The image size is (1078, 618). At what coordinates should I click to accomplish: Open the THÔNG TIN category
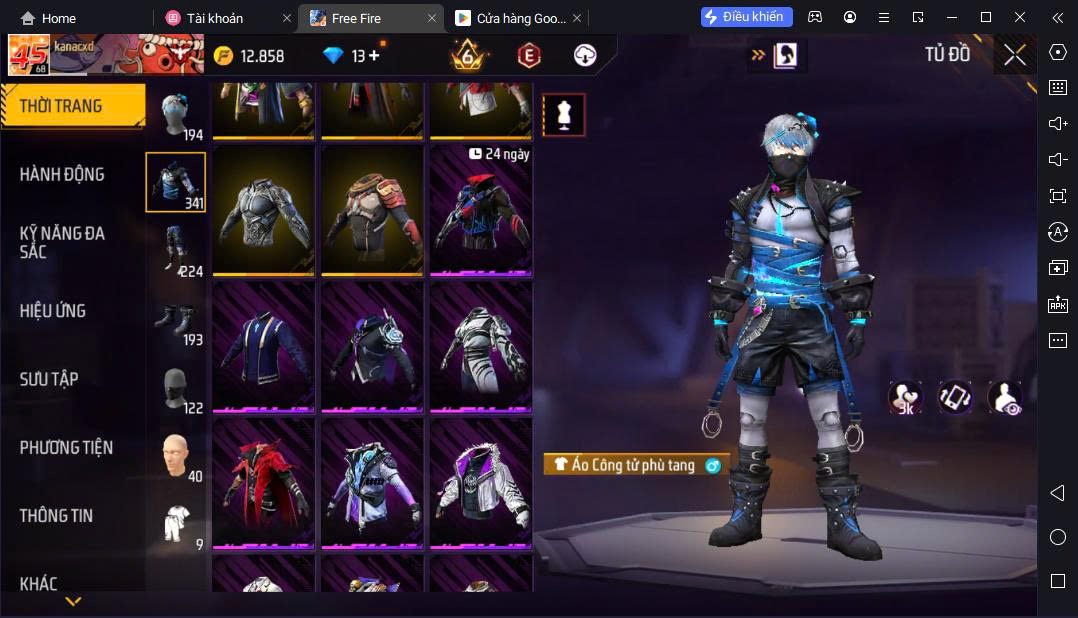pyautogui.click(x=56, y=516)
